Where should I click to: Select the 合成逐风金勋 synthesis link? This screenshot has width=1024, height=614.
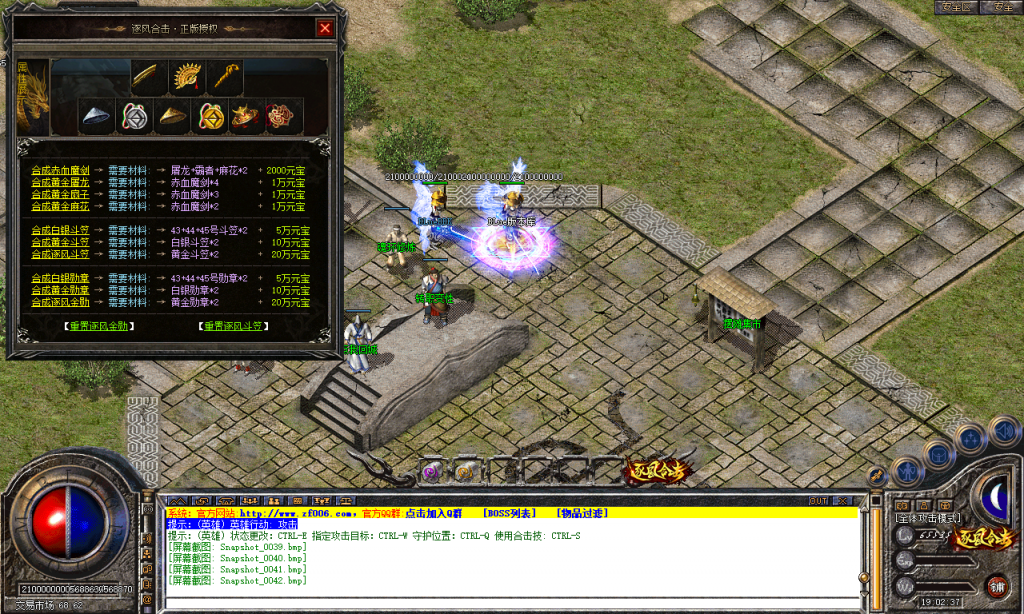click(60, 302)
